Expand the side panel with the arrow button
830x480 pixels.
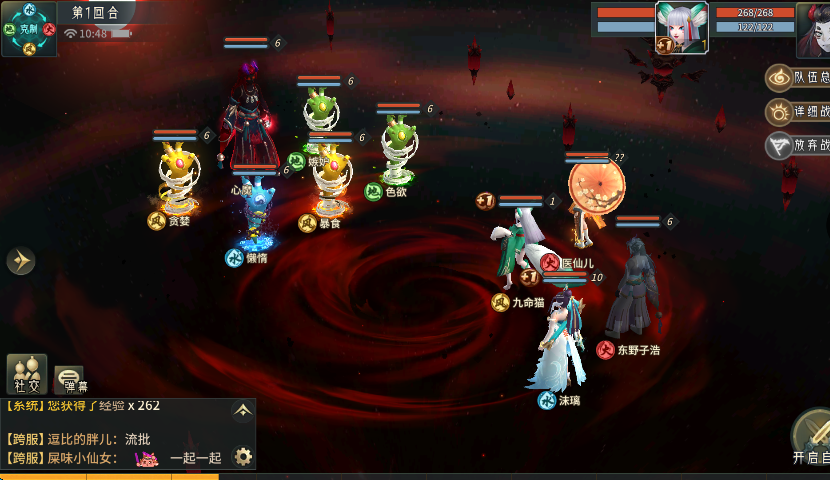pos(20,261)
